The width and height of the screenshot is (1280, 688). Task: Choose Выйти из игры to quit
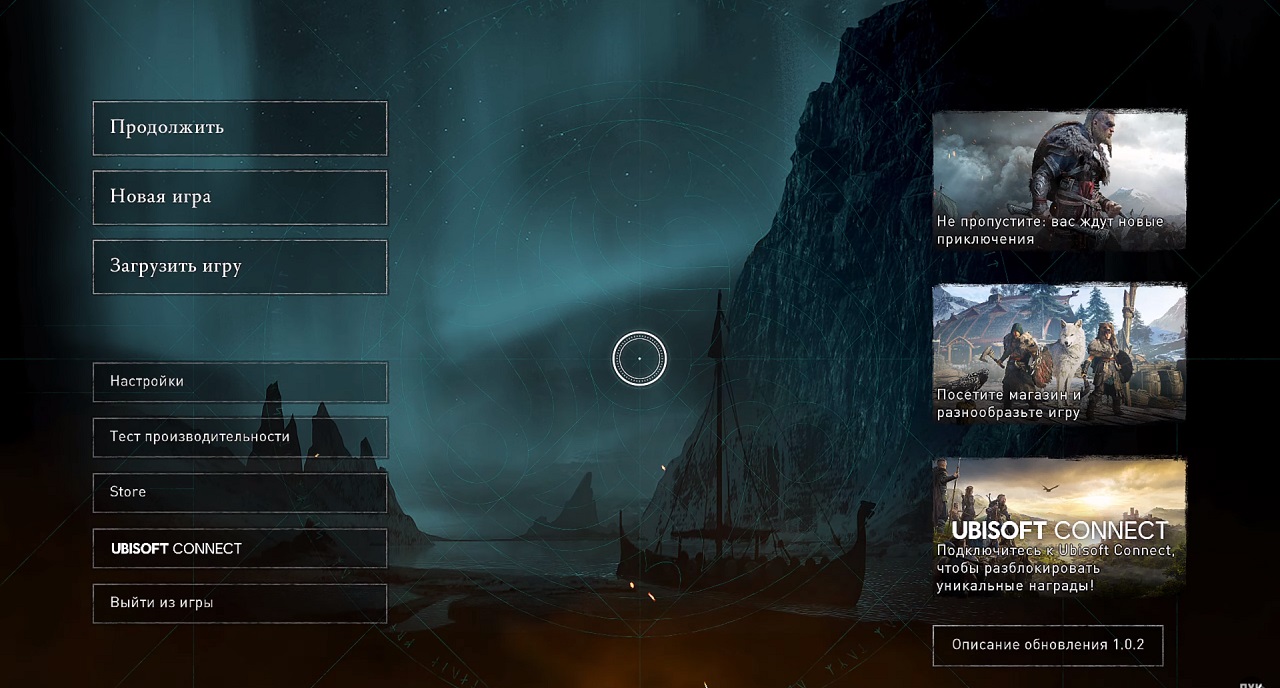pos(240,603)
